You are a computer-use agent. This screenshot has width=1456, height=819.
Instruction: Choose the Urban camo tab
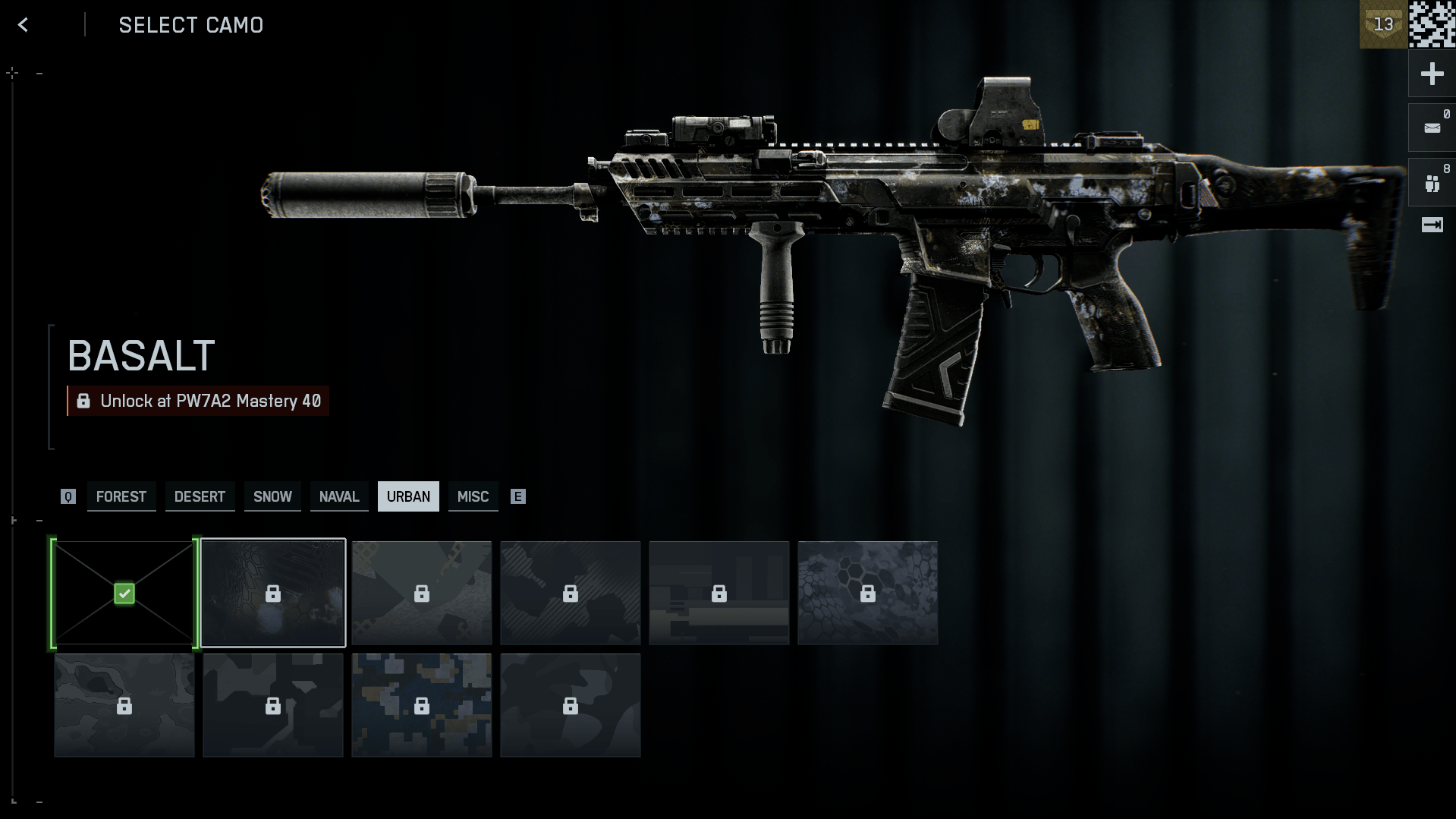[x=408, y=496]
